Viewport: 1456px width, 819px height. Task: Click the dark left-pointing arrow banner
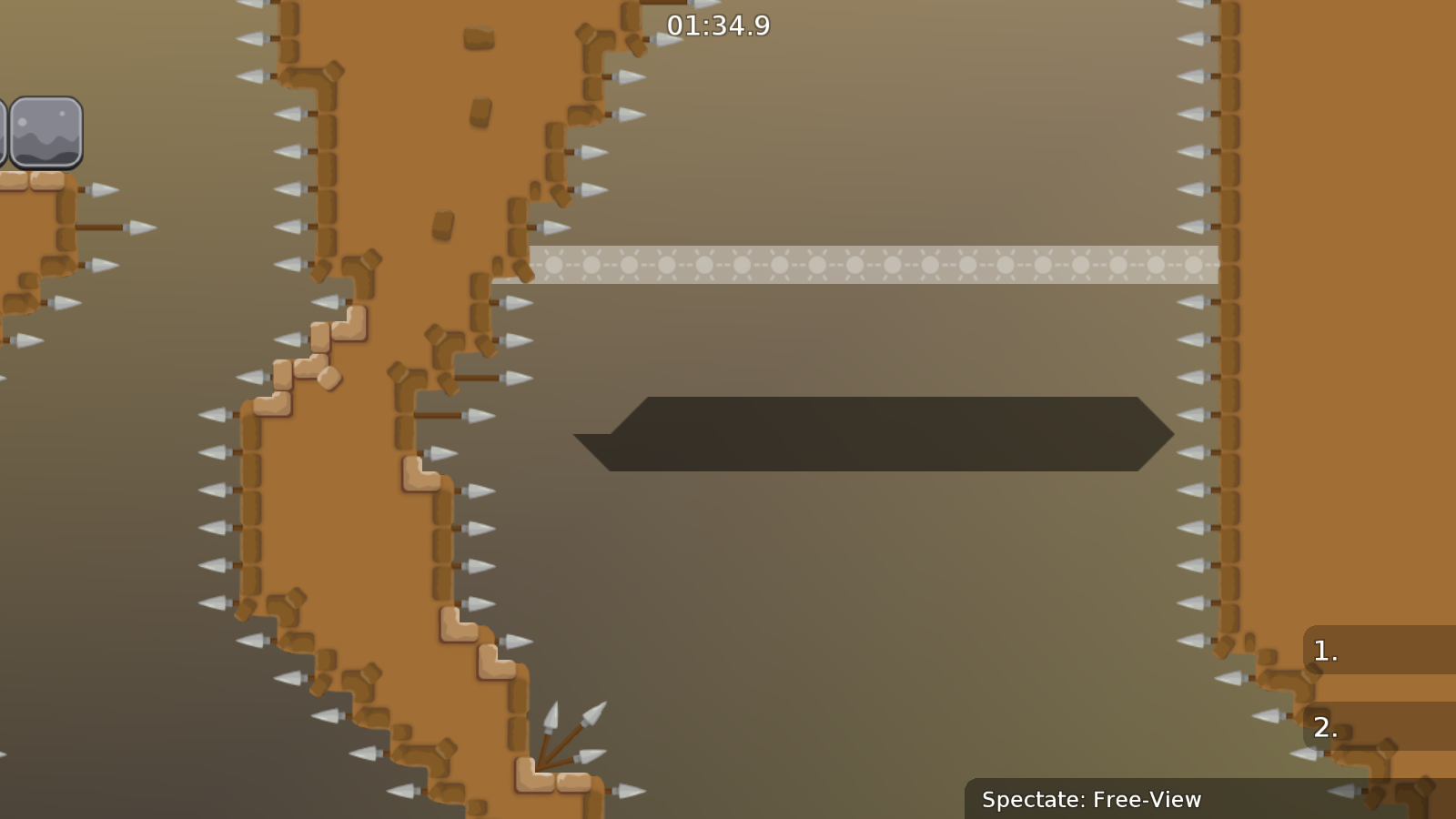click(x=874, y=433)
